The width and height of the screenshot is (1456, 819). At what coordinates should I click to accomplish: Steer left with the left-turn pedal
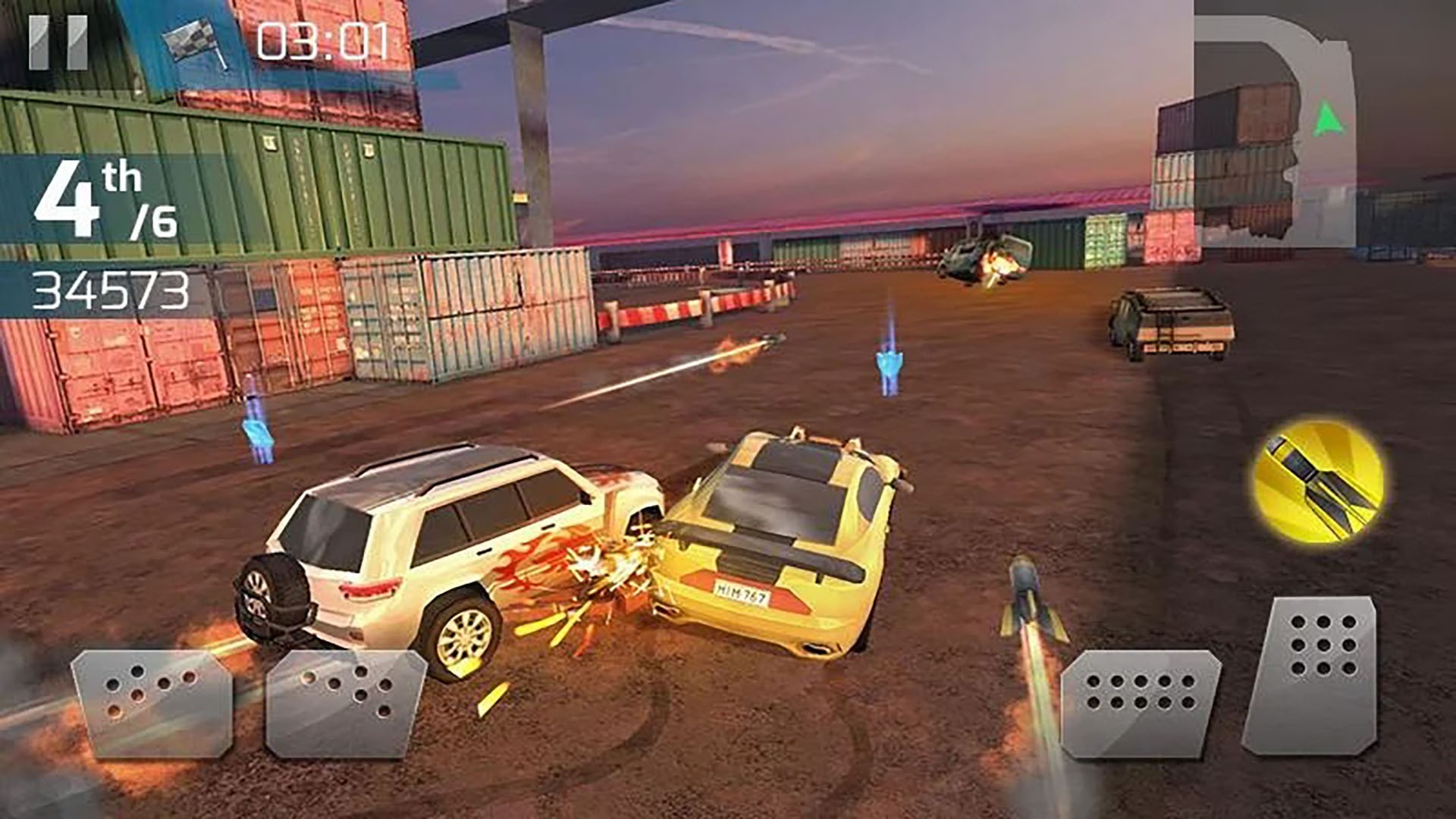(152, 703)
